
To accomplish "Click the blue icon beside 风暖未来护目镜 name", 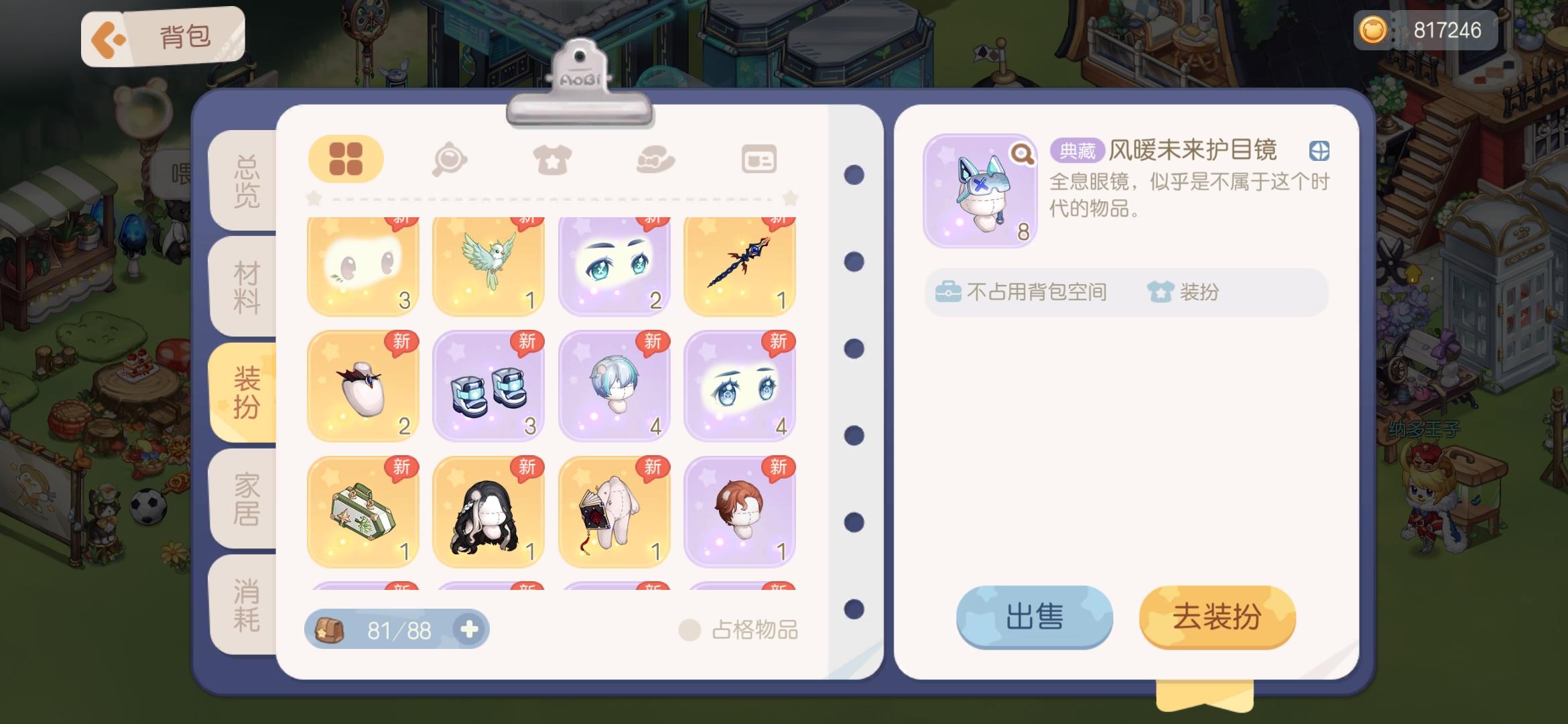I will click(x=1317, y=152).
